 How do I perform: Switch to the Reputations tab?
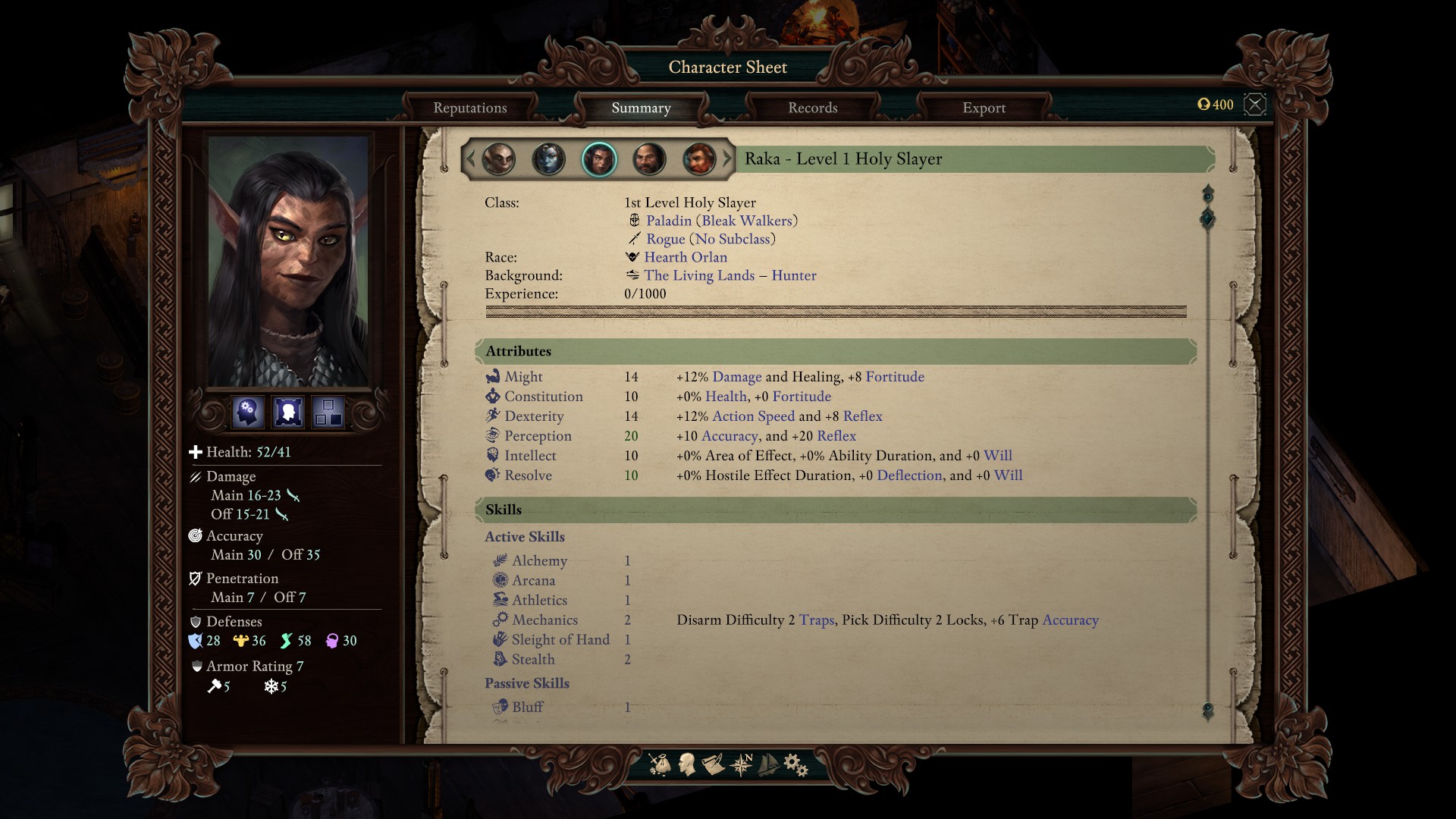coord(470,108)
